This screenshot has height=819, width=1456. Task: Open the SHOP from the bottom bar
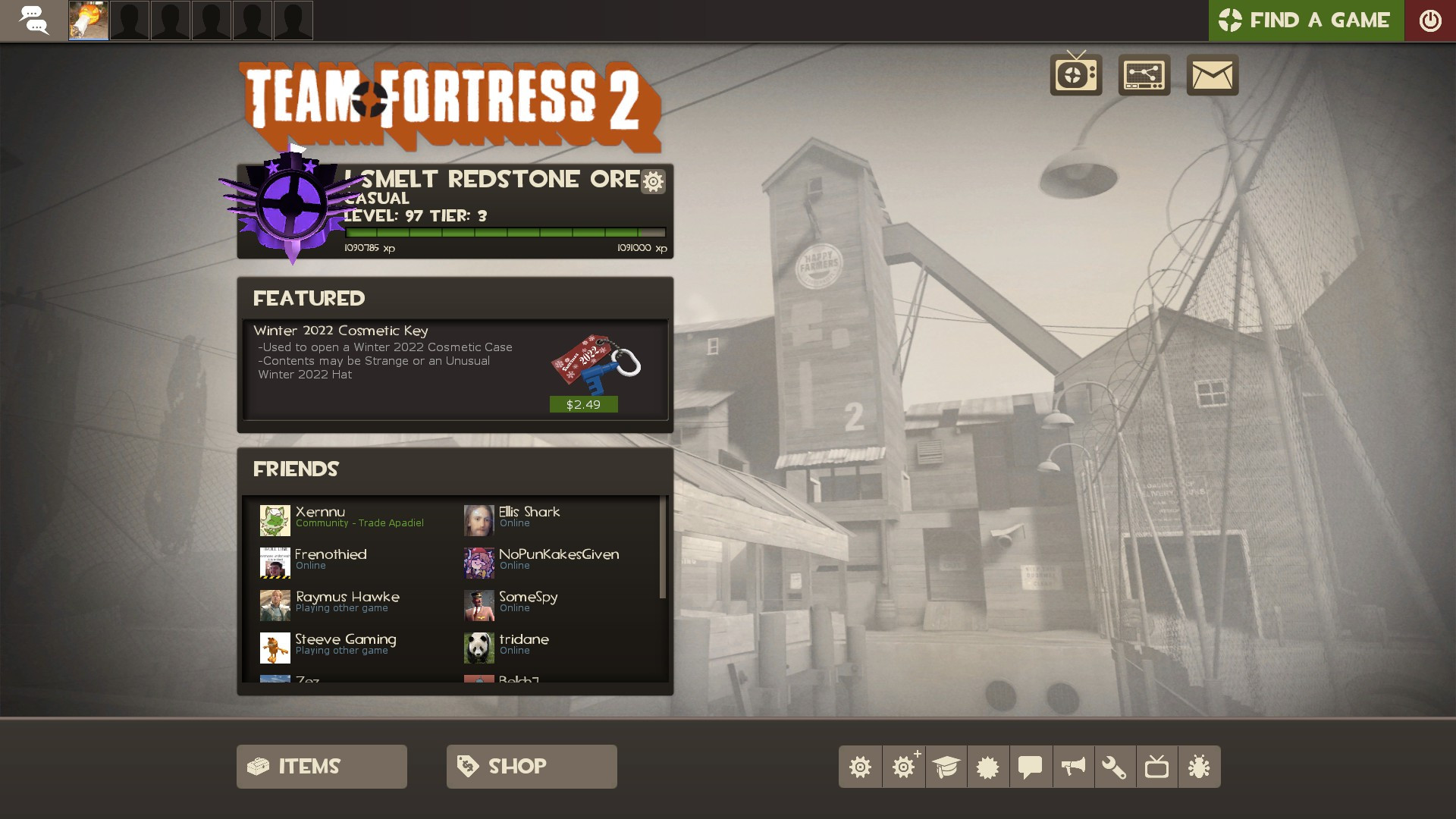(x=531, y=766)
